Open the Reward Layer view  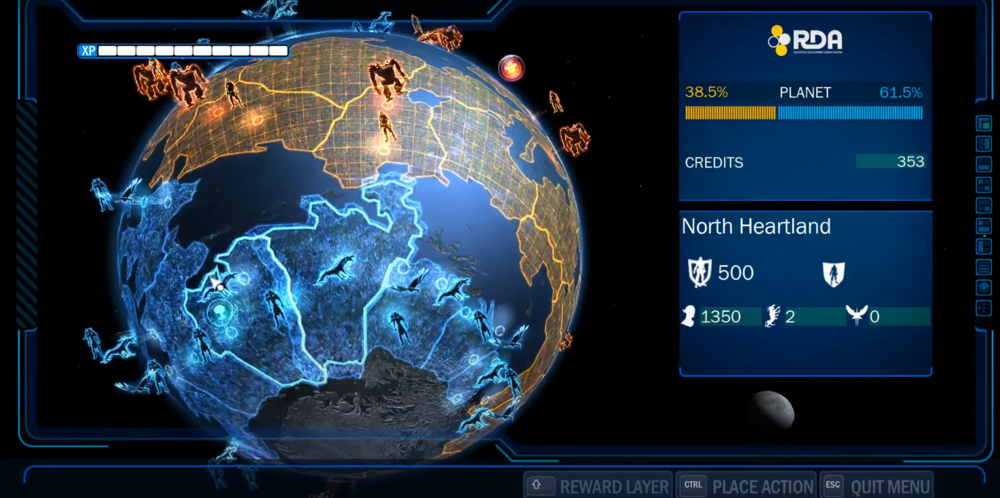click(x=598, y=486)
